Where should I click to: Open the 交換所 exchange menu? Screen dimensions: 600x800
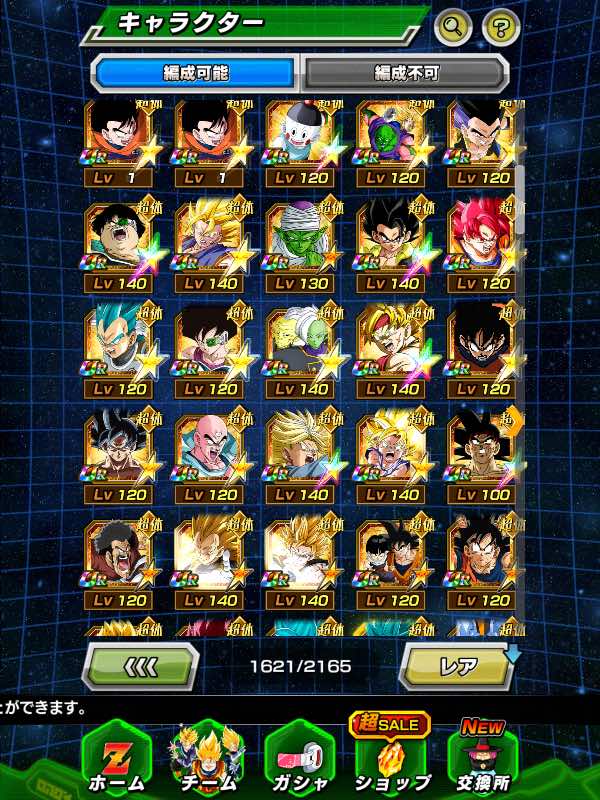(x=484, y=758)
